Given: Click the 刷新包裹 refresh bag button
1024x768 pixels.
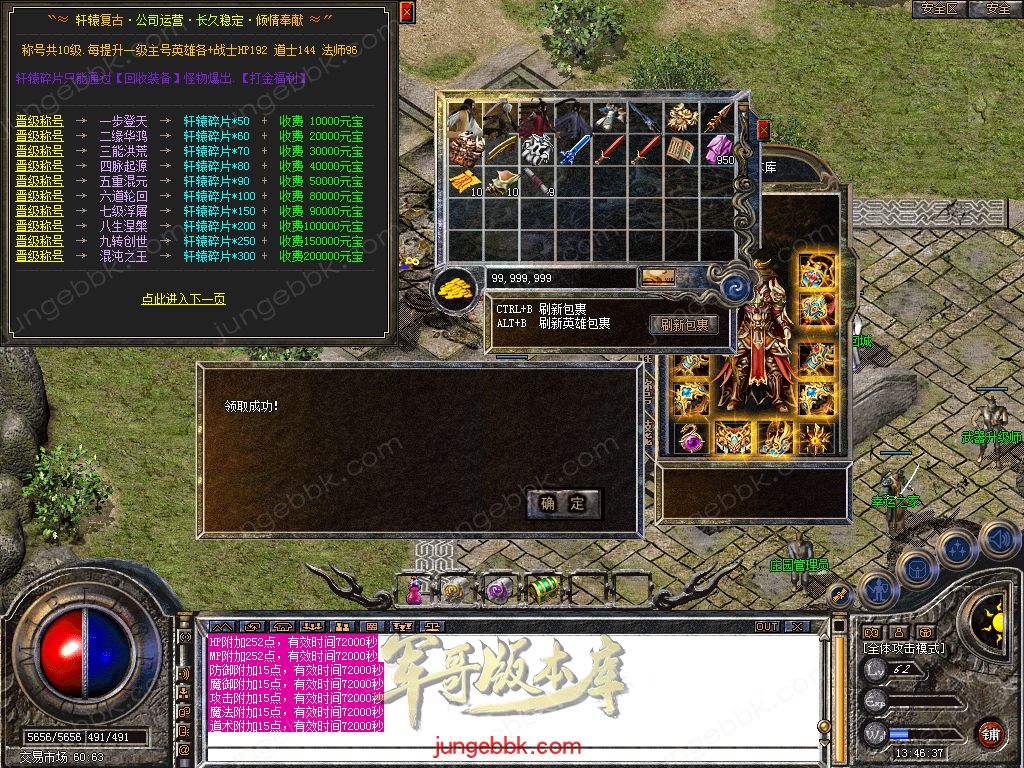Looking at the screenshot, I should point(685,325).
